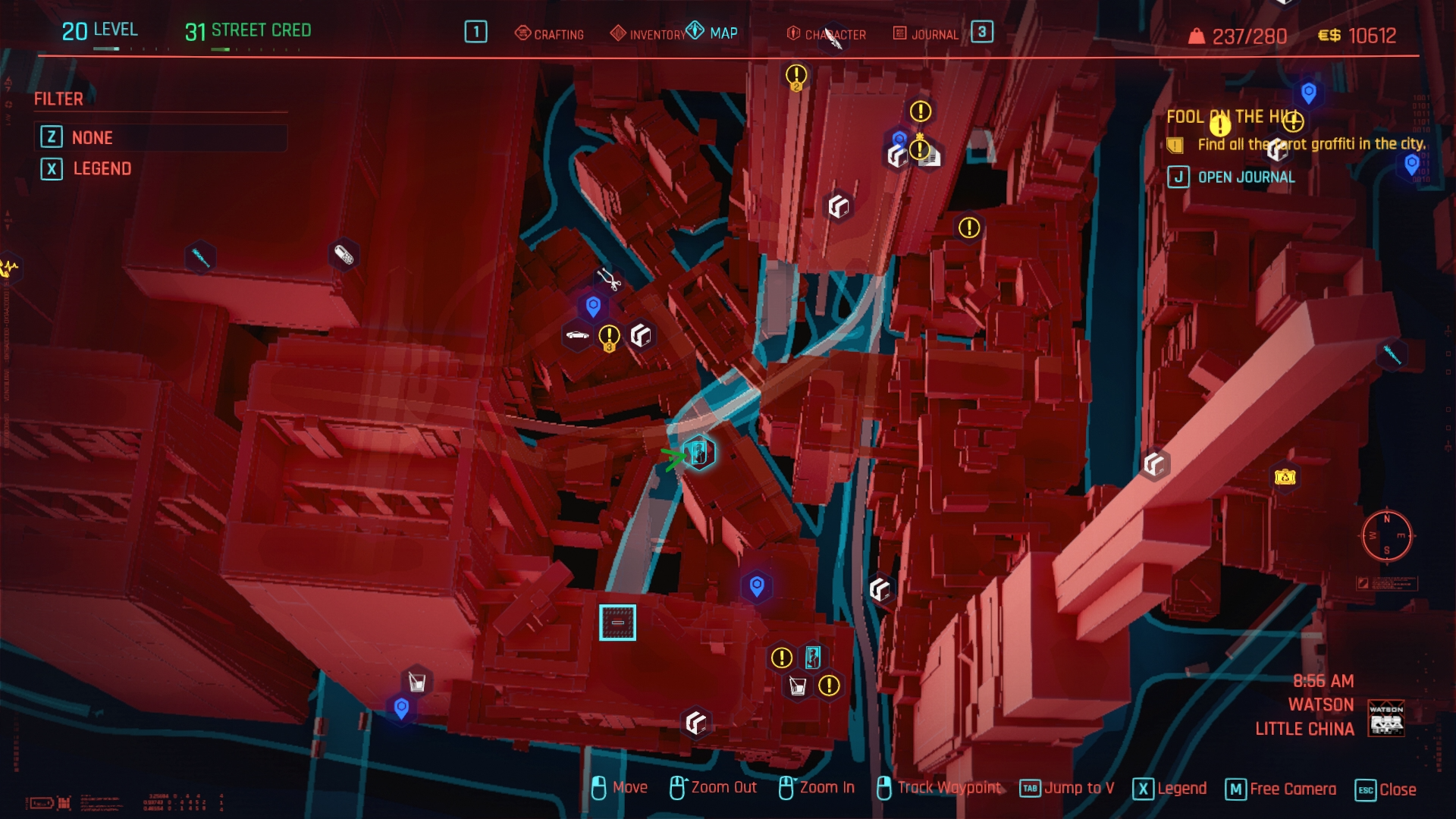Open the Character tab
This screenshot has height=819, width=1456.
(x=827, y=34)
